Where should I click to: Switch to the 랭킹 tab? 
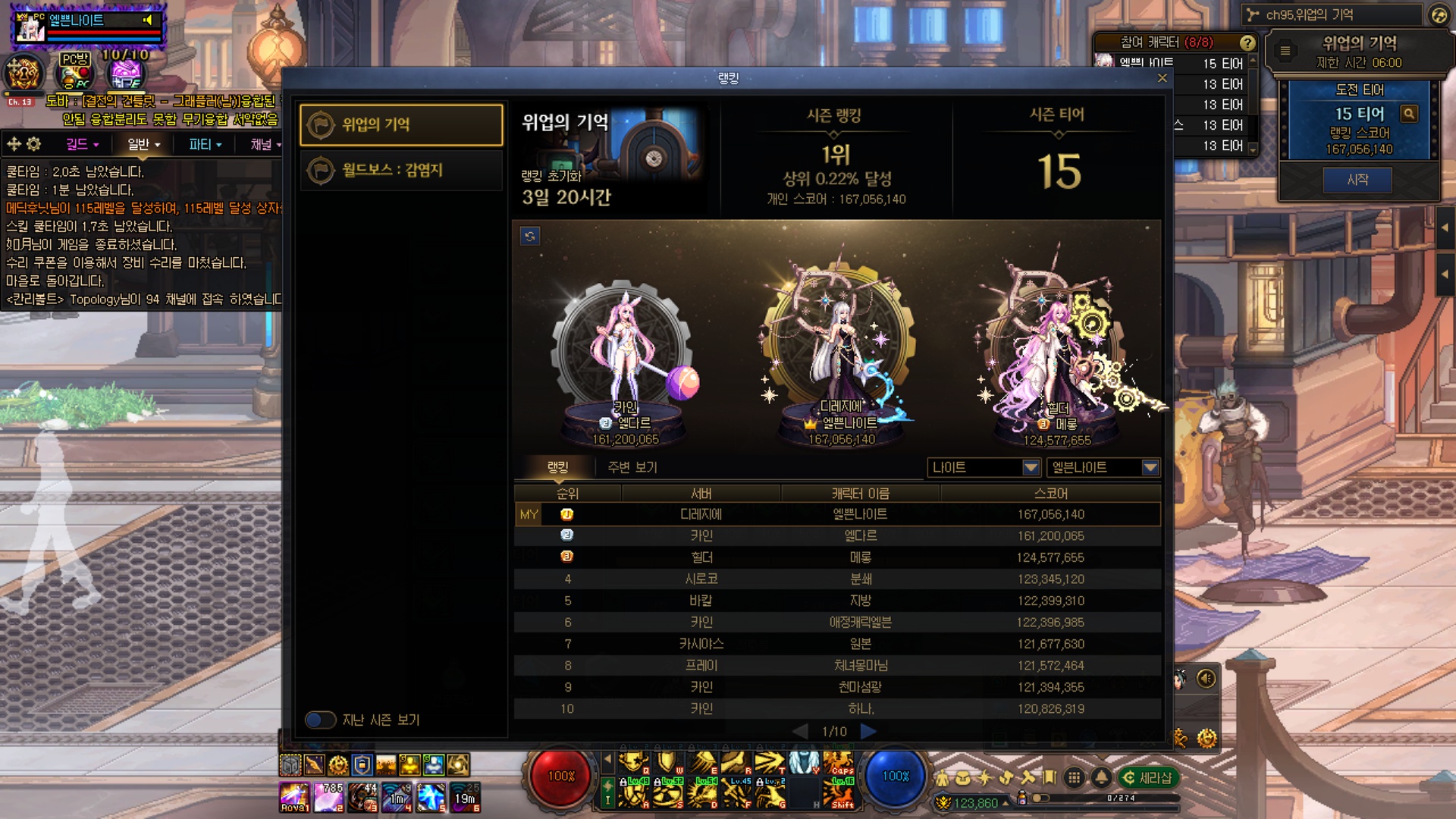pos(557,467)
